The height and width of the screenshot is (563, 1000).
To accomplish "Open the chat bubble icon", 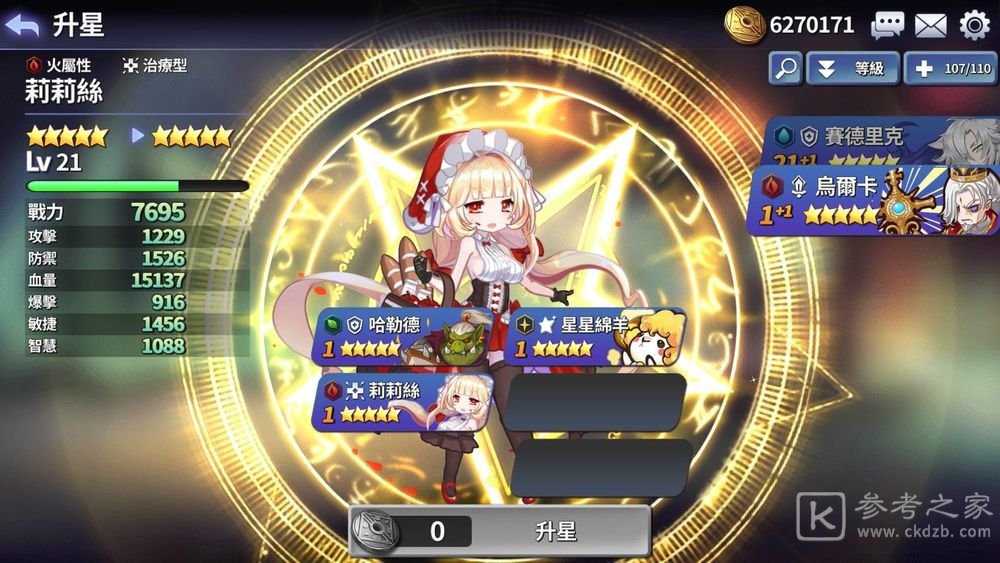I will pos(887,25).
